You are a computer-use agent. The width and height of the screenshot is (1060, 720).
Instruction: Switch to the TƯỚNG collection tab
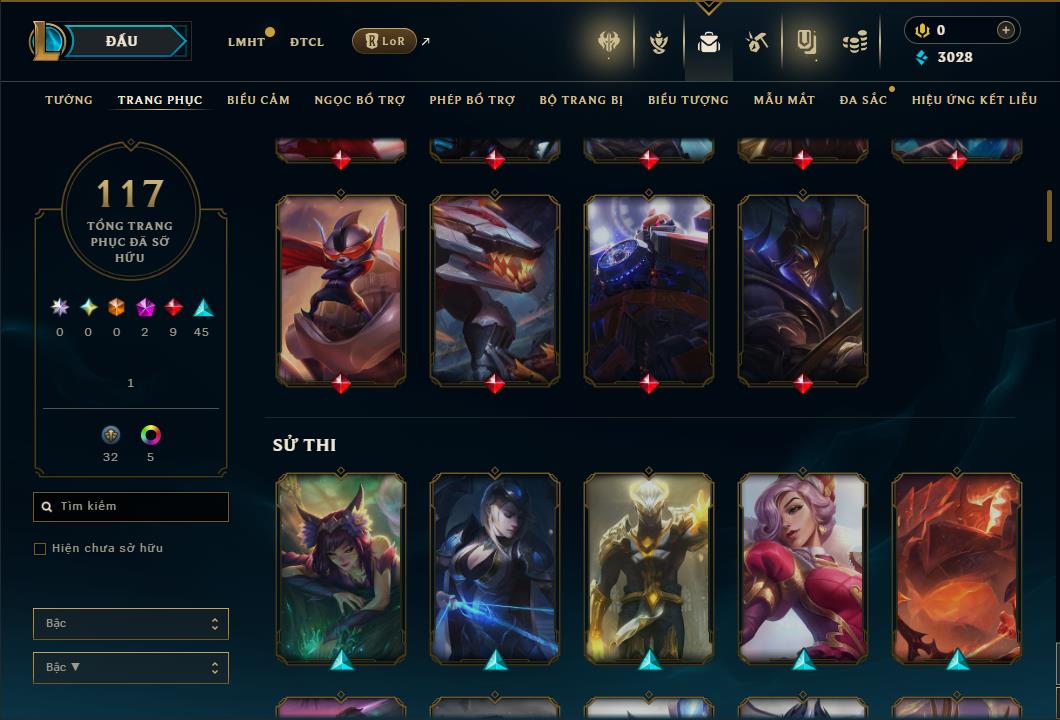[69, 100]
